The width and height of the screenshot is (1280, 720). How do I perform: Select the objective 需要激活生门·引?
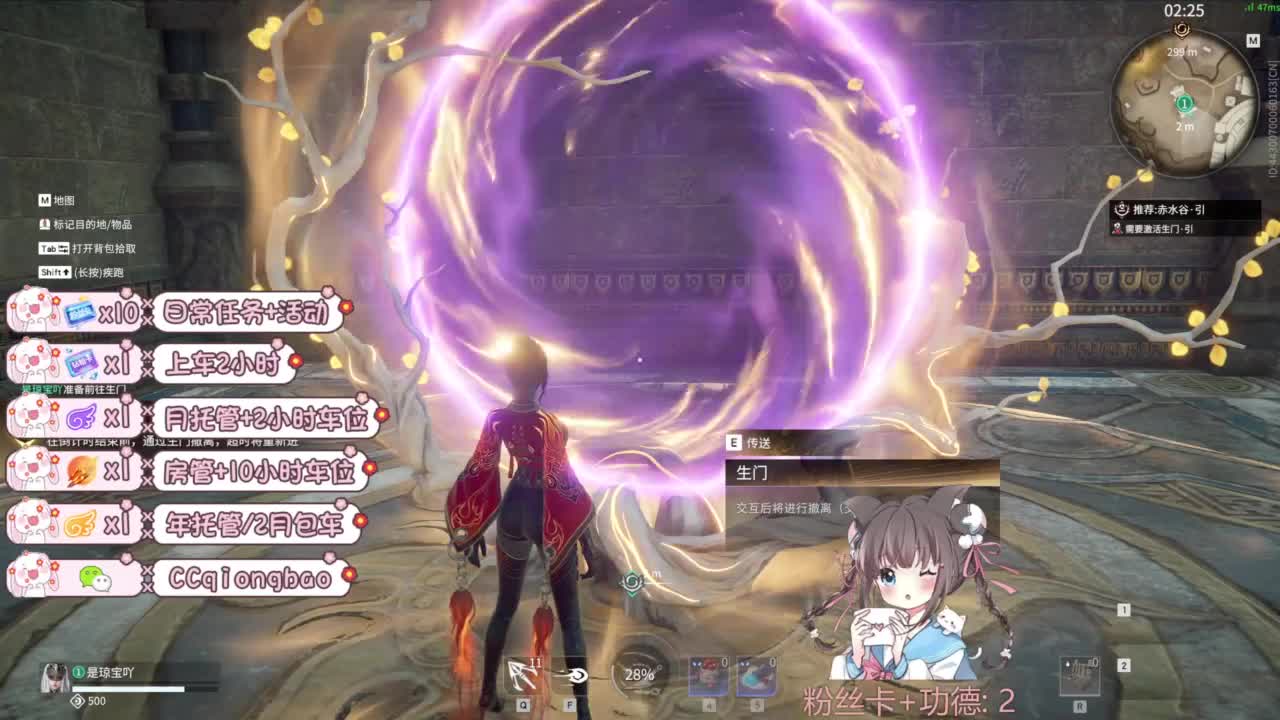pyautogui.click(x=1160, y=228)
